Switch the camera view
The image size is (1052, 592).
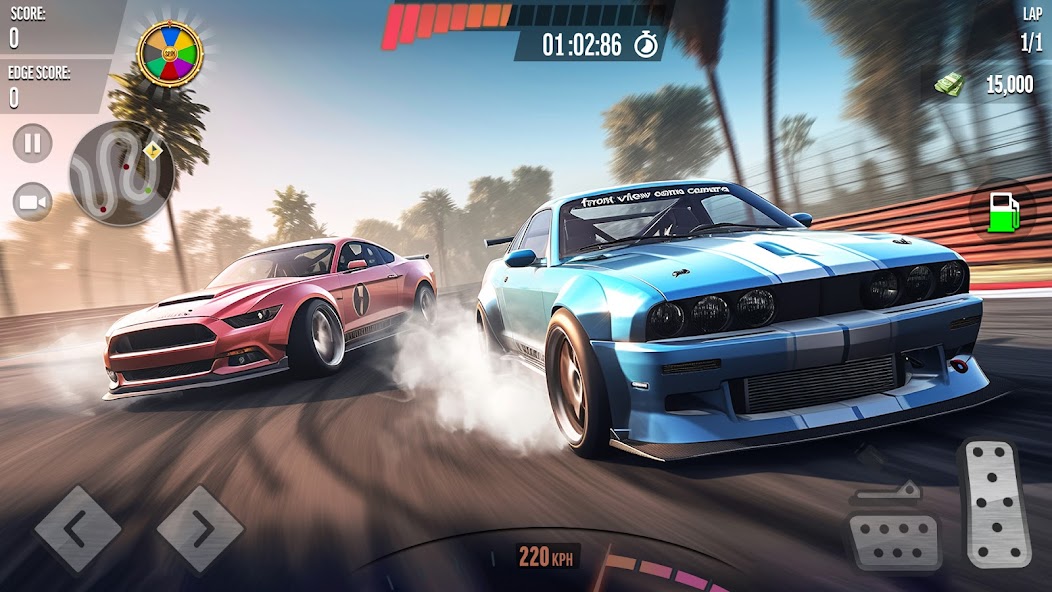pos(32,203)
